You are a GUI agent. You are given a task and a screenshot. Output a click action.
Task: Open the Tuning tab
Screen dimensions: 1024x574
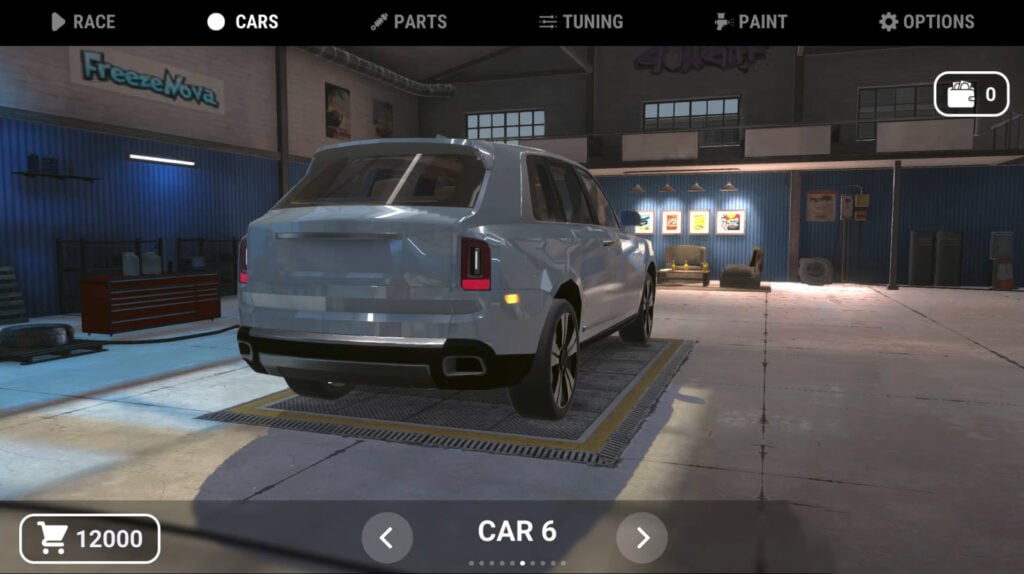point(580,22)
